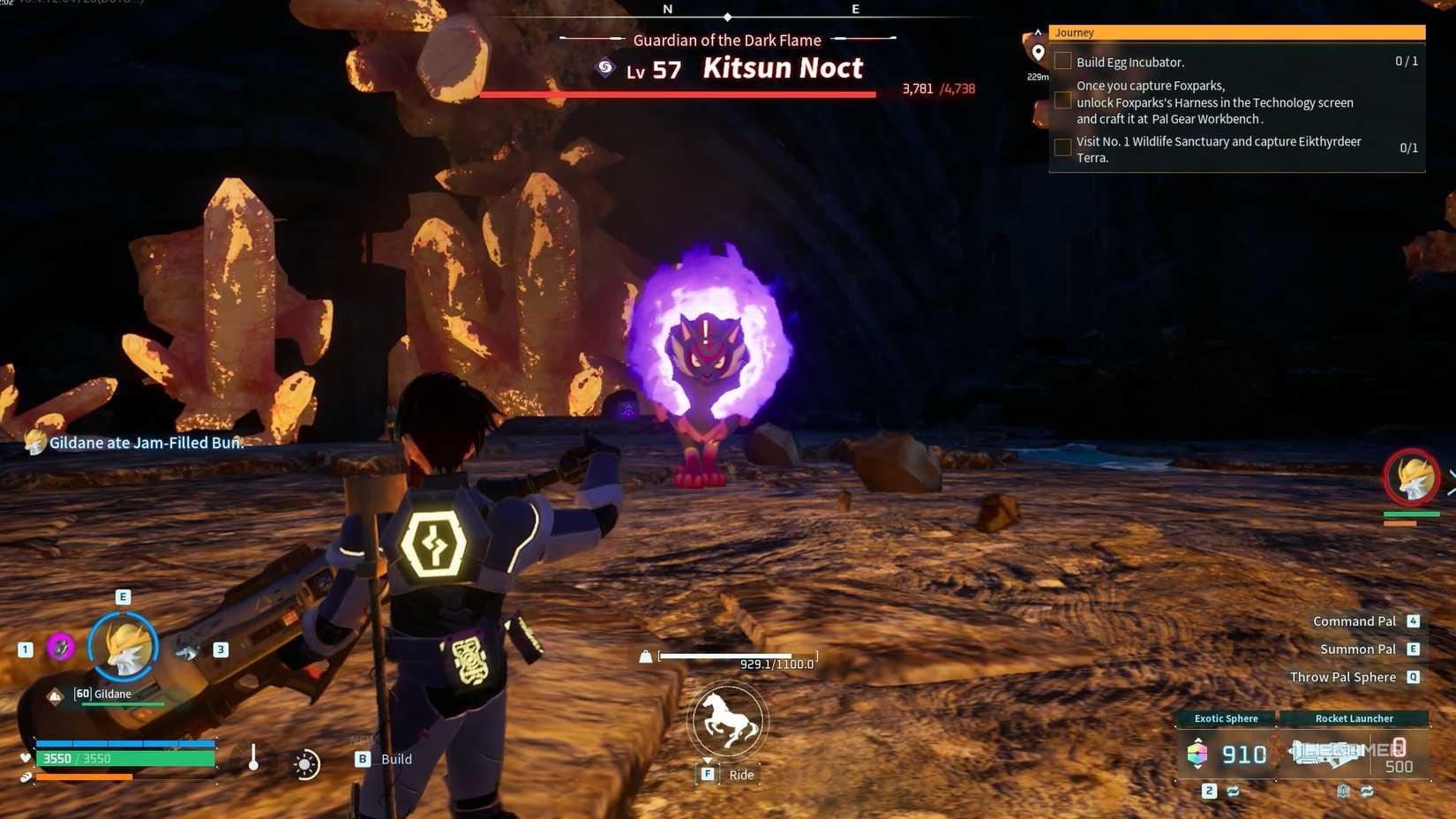Select the Exotic Sphere rainbow item icon
This screenshot has width=1456, height=819.
click(x=1197, y=754)
